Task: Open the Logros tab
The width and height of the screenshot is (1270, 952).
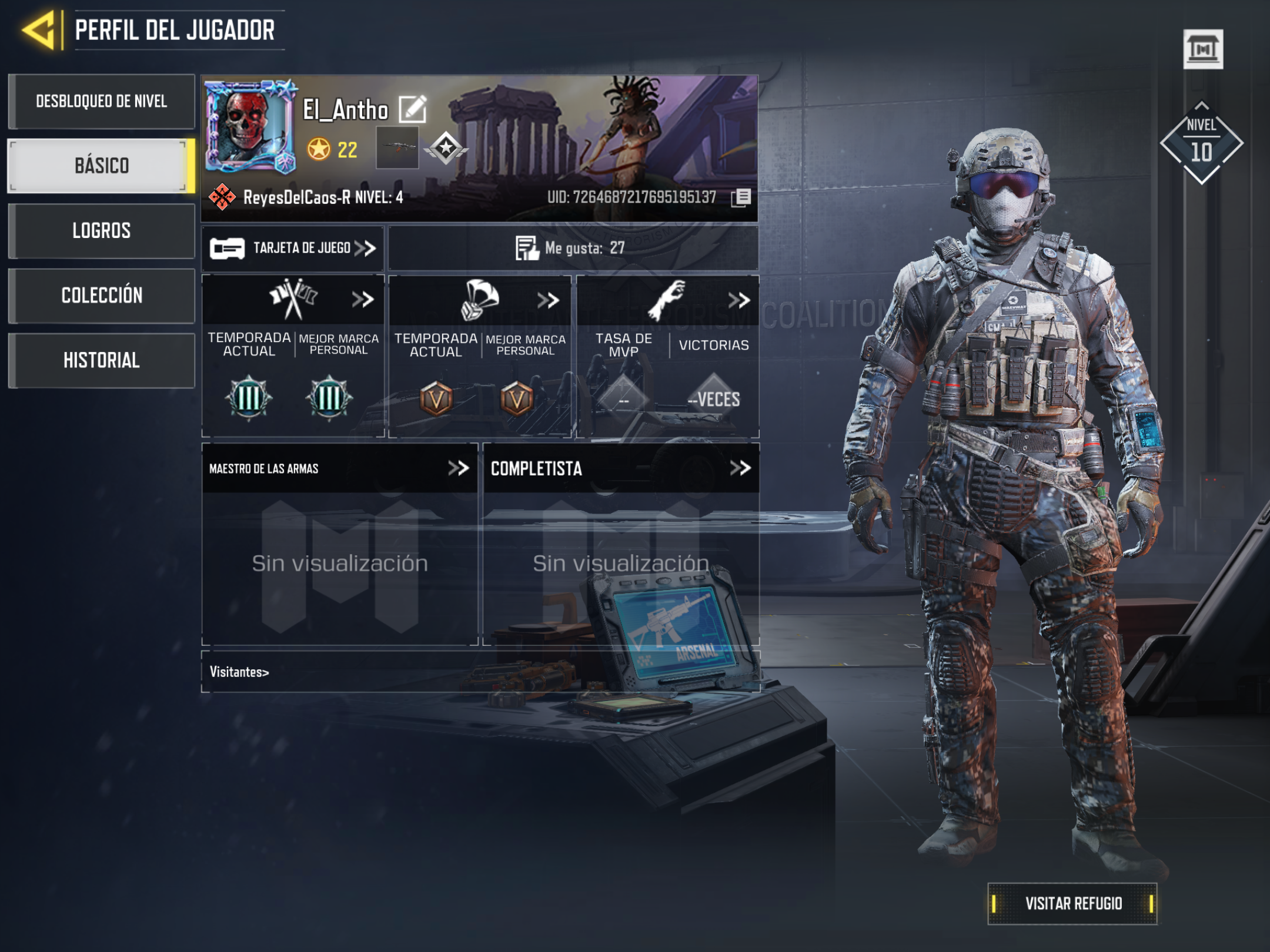Action: 102,231
